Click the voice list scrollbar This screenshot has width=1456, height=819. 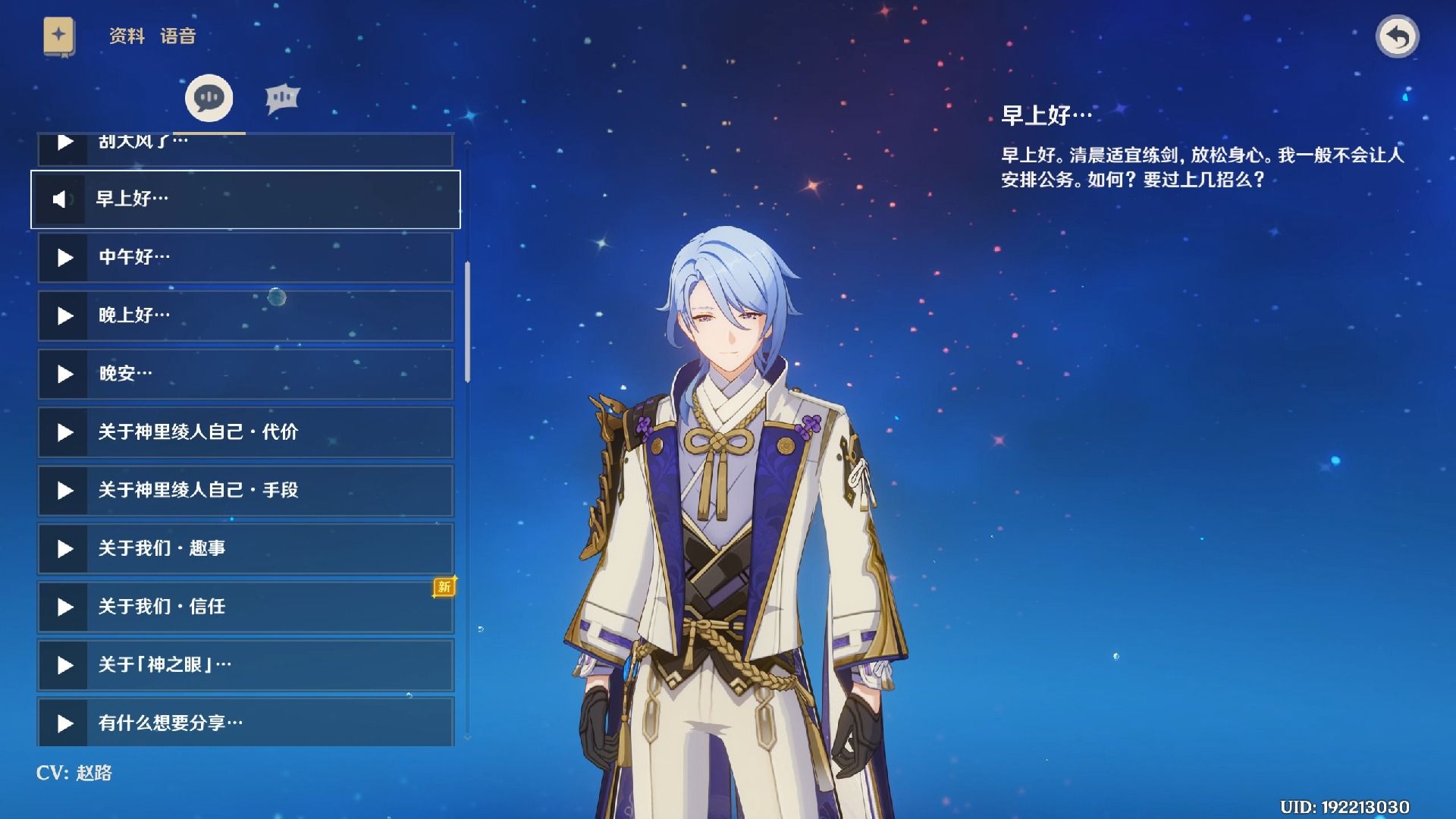[x=467, y=322]
